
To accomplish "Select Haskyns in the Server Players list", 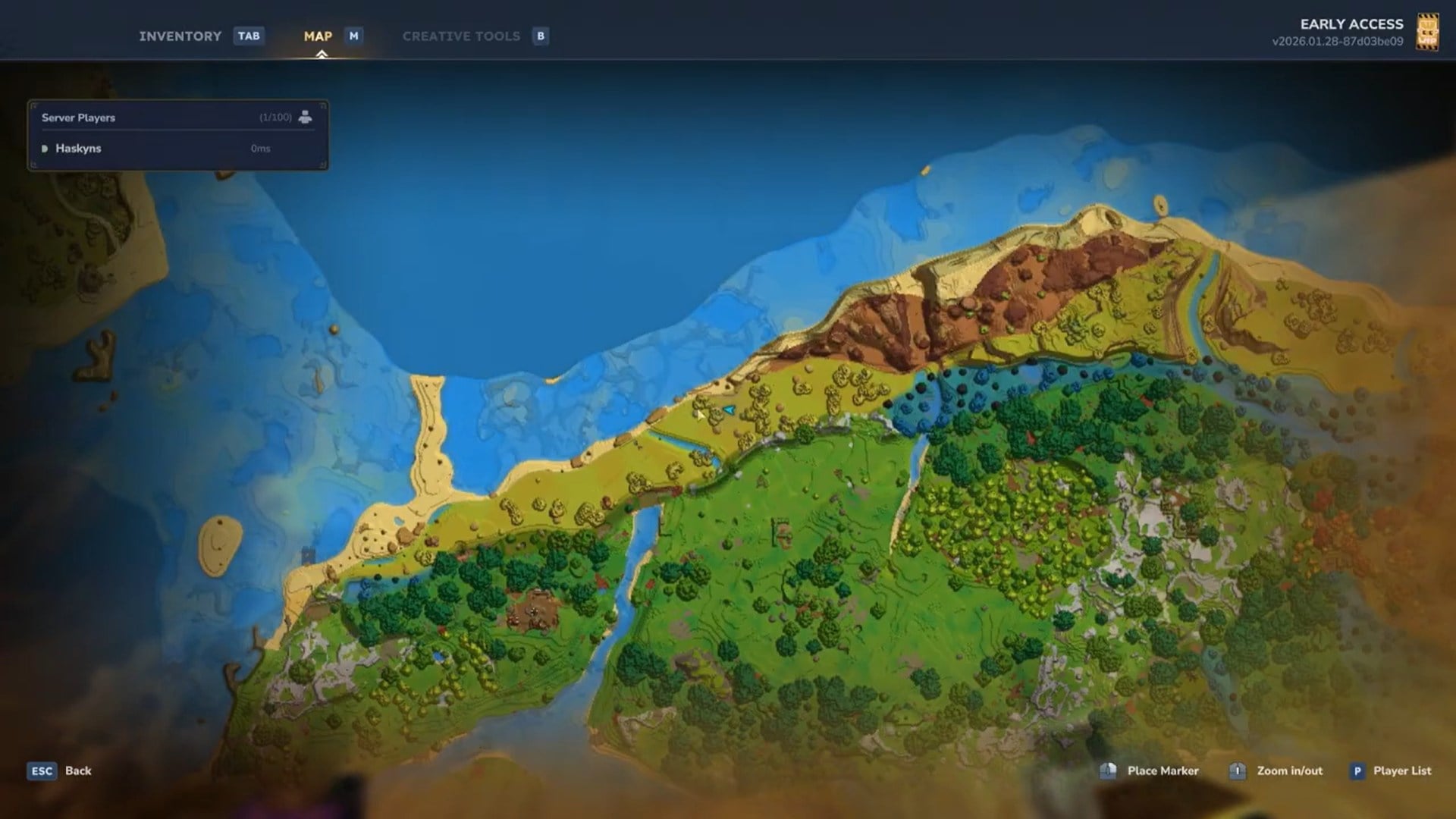I will pyautogui.click(x=79, y=149).
